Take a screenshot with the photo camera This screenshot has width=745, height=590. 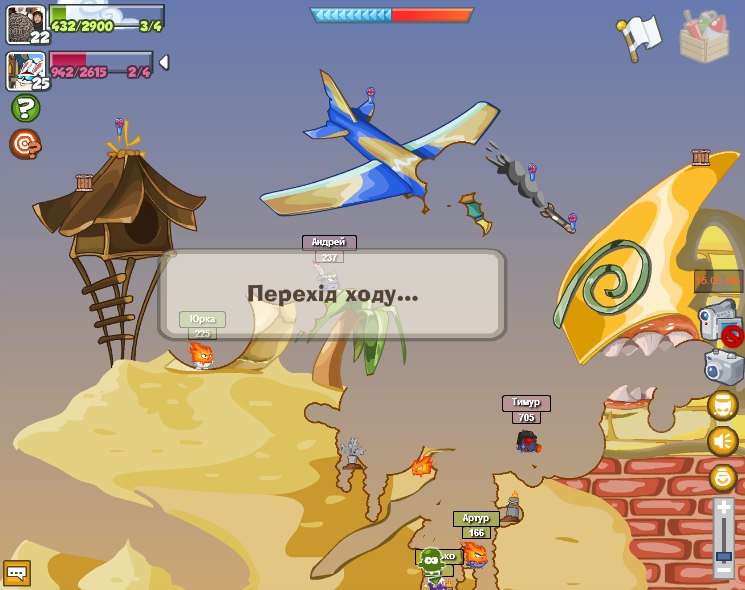click(723, 367)
